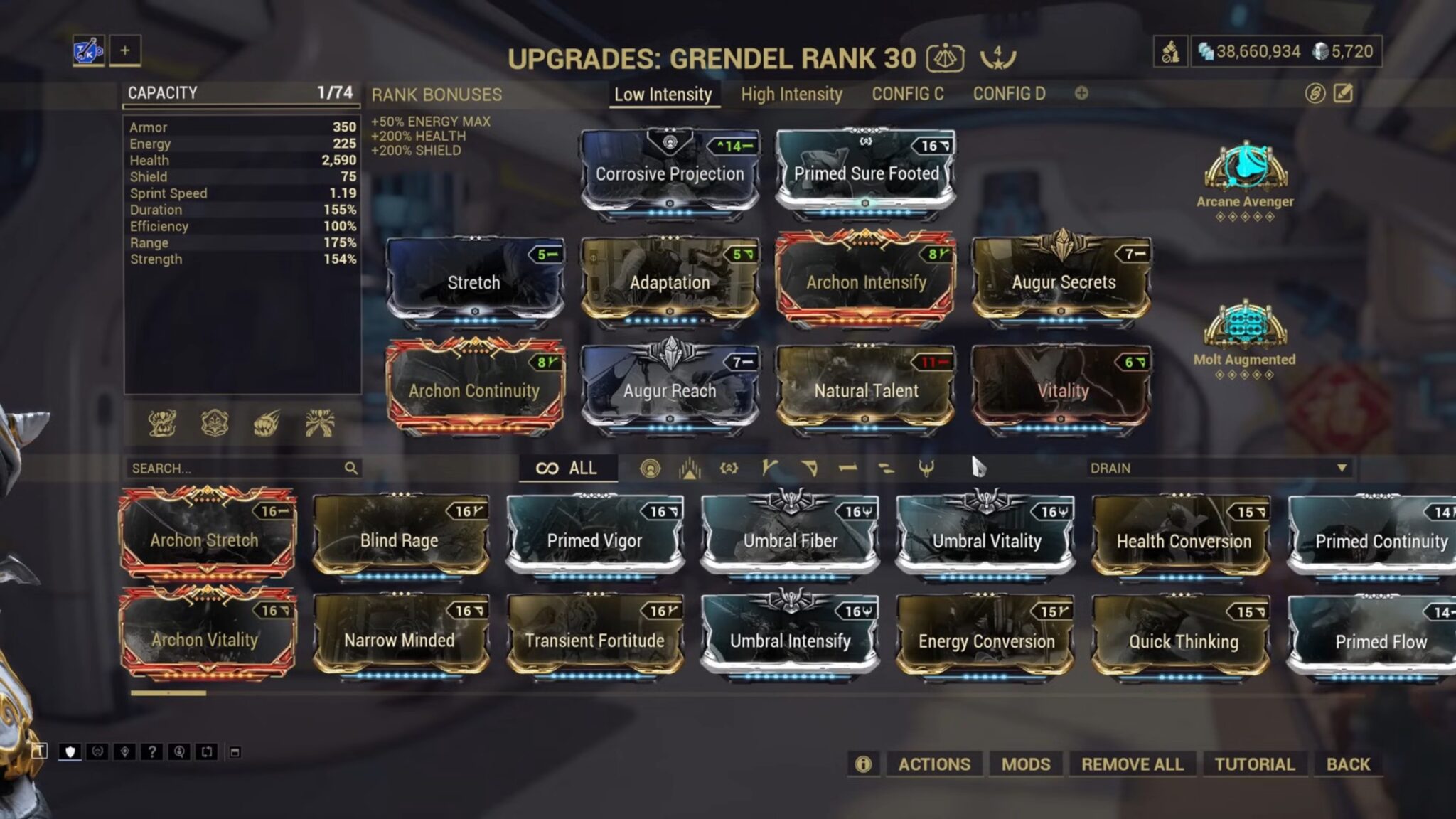Toggle the ALL mods filter
Viewport: 1456px width, 819px height.
(x=567, y=468)
